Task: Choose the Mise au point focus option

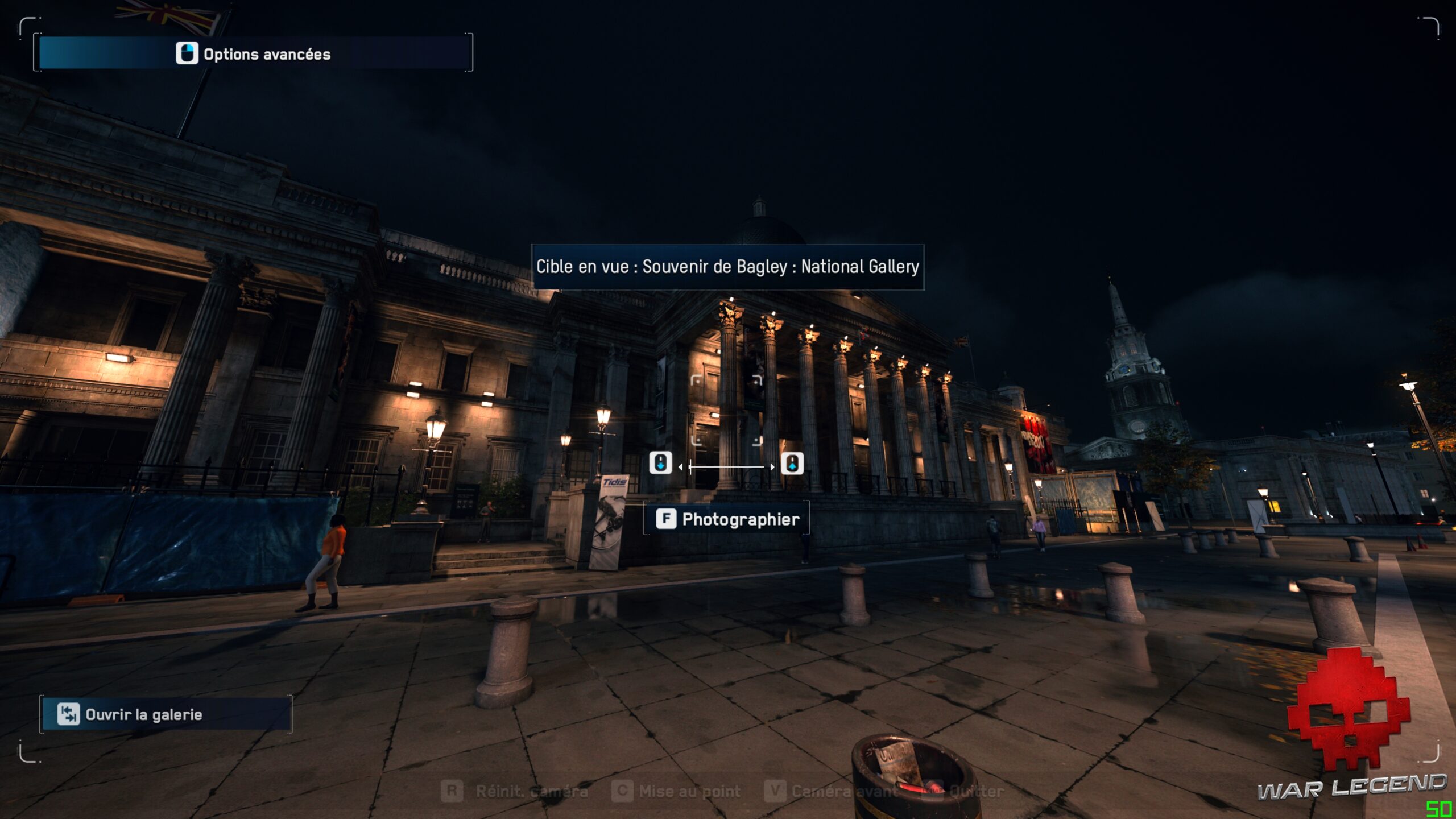Action: click(677, 791)
